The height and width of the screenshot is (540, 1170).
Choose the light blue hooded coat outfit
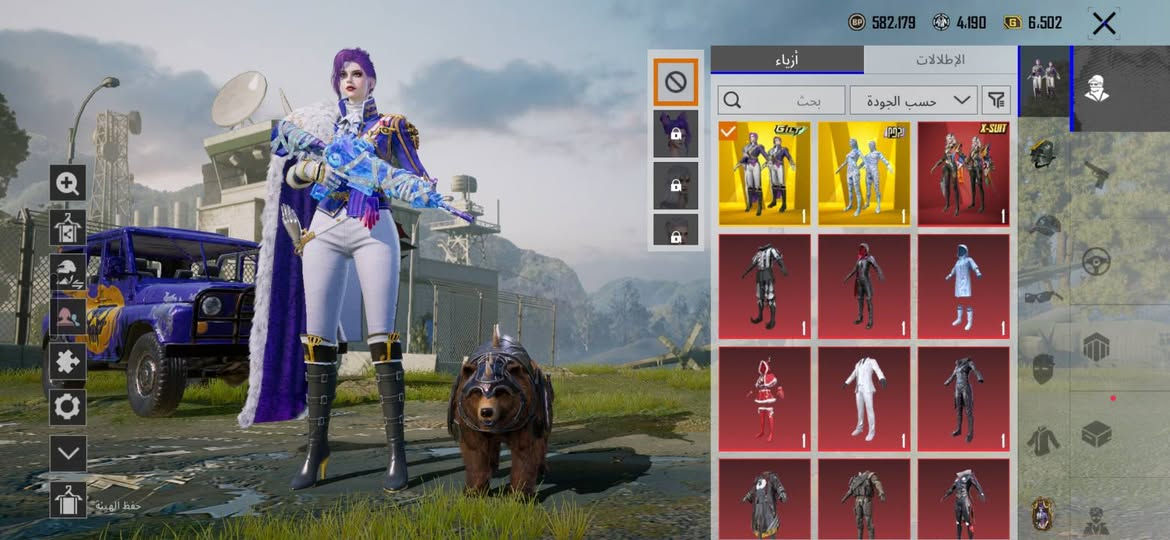pyautogui.click(x=963, y=287)
